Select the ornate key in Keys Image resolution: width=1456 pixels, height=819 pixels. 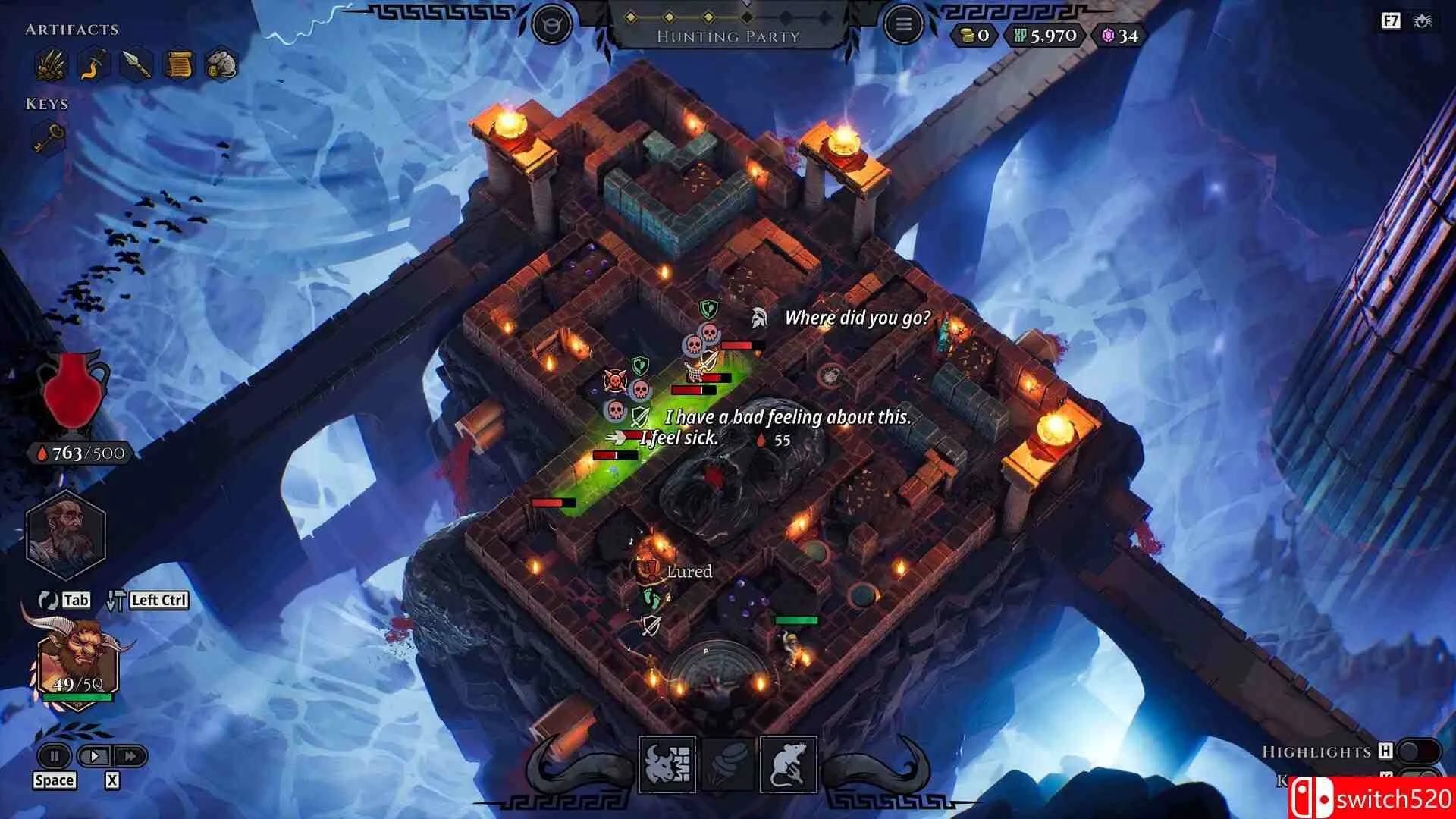point(50,138)
